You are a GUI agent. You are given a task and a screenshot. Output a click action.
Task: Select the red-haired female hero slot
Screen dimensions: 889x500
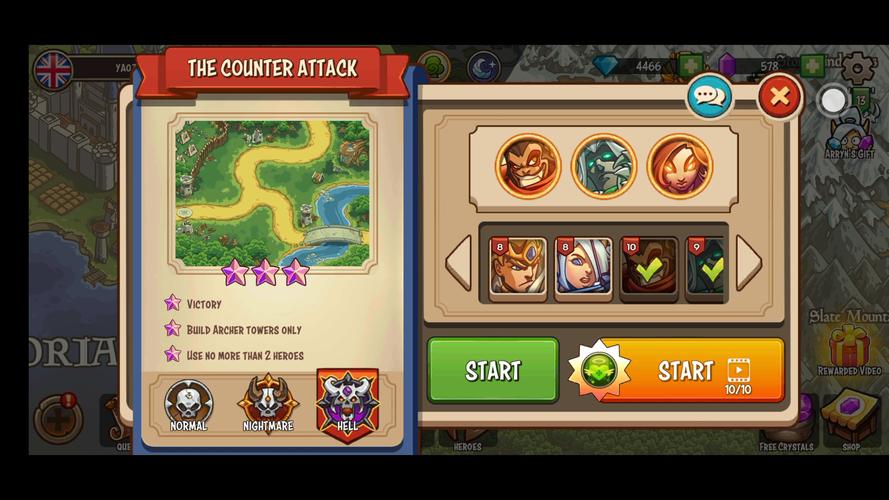pos(679,166)
